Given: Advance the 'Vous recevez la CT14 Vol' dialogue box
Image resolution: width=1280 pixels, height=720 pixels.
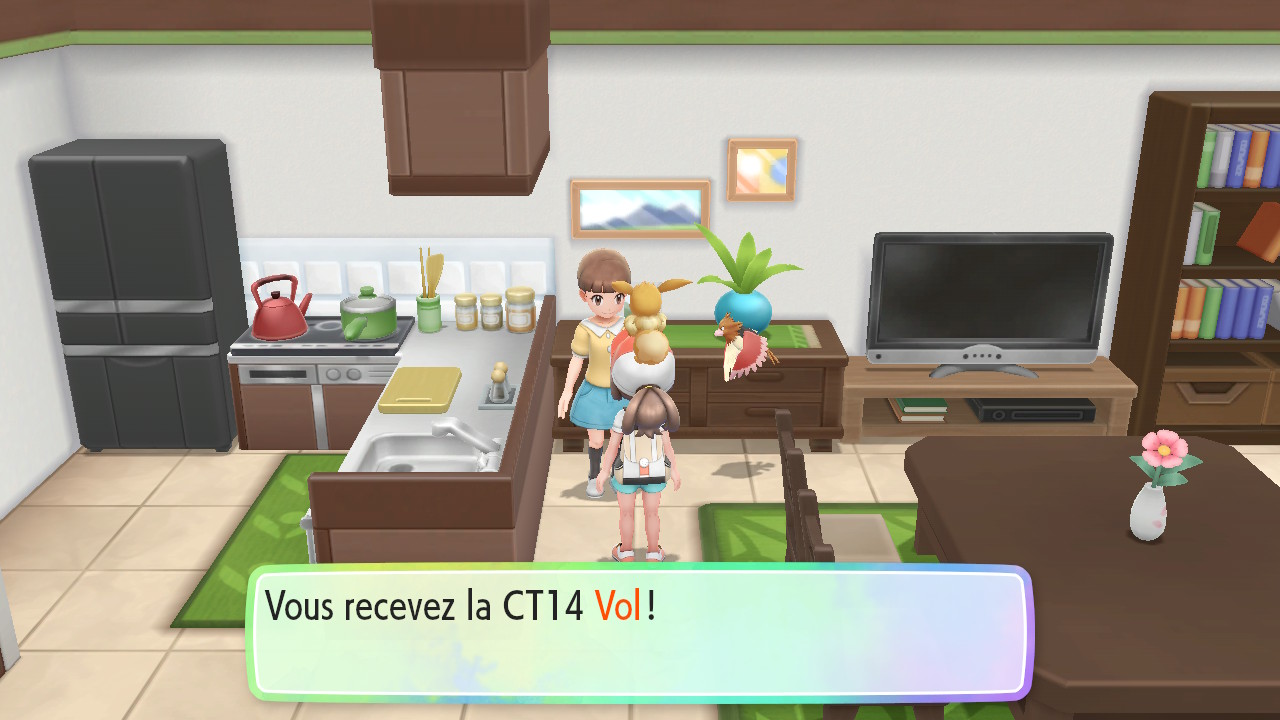Looking at the screenshot, I should (x=638, y=632).
